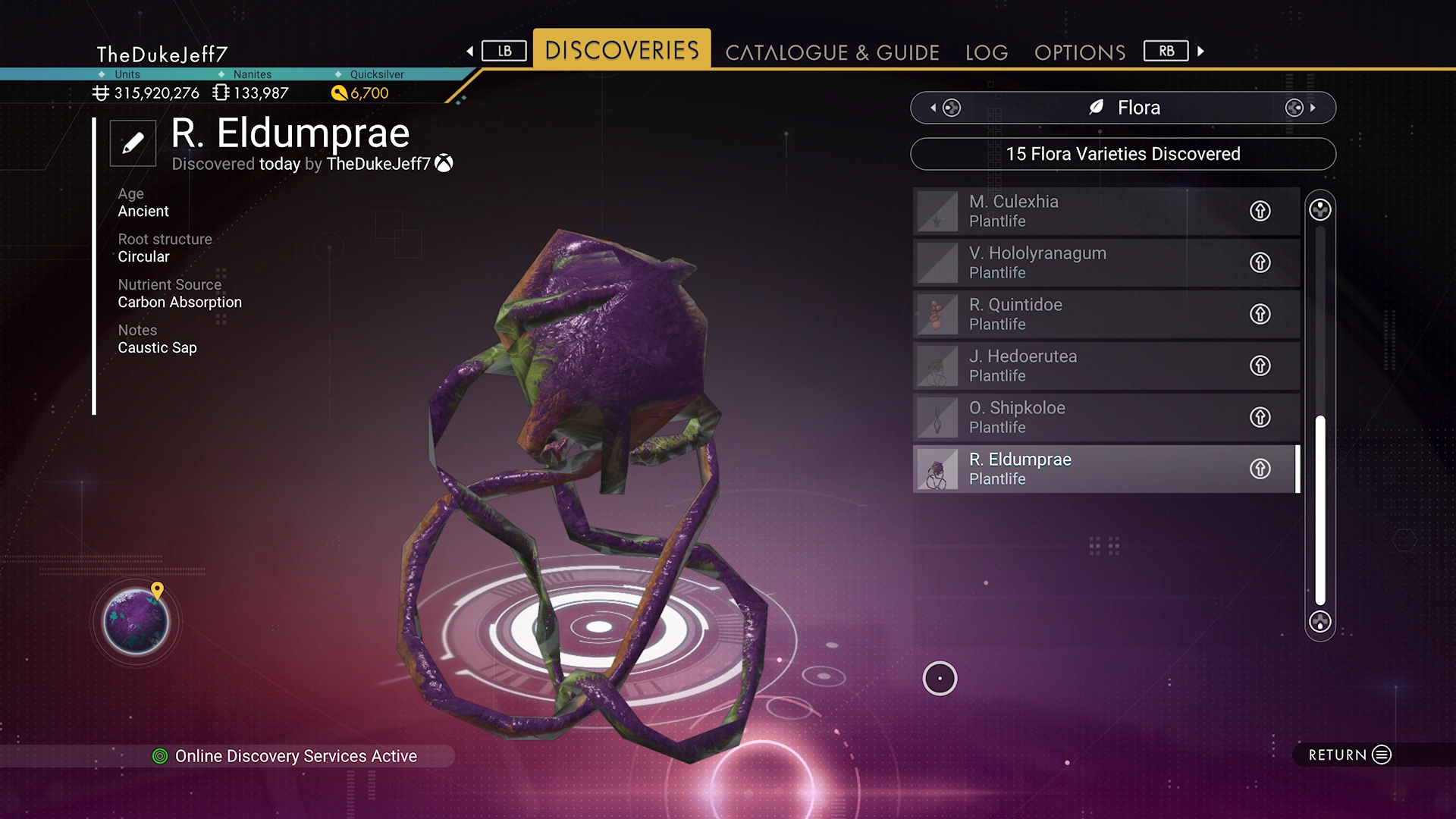Rename R. Eldumprae with the pencil icon
Image resolution: width=1456 pixels, height=819 pixels.
point(133,143)
